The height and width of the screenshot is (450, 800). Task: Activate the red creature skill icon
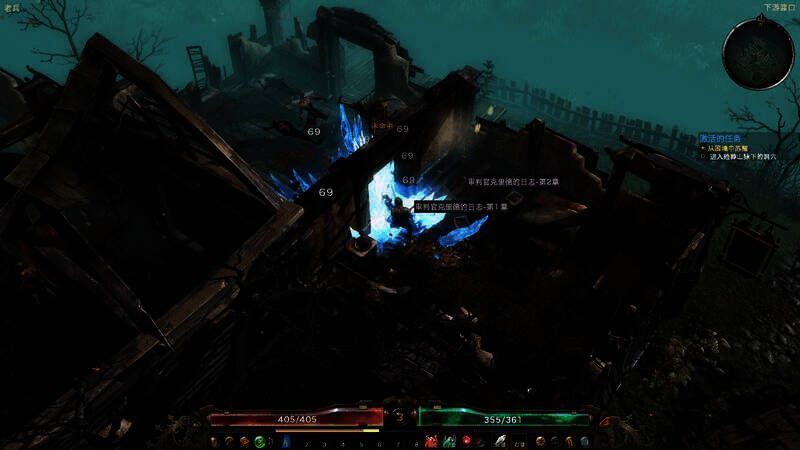coord(432,441)
